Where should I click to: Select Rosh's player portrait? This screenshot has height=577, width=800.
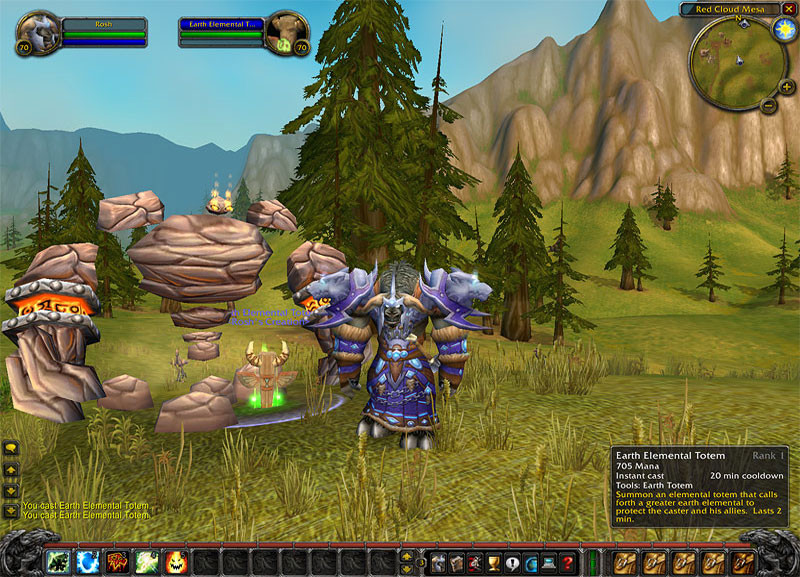(x=37, y=32)
